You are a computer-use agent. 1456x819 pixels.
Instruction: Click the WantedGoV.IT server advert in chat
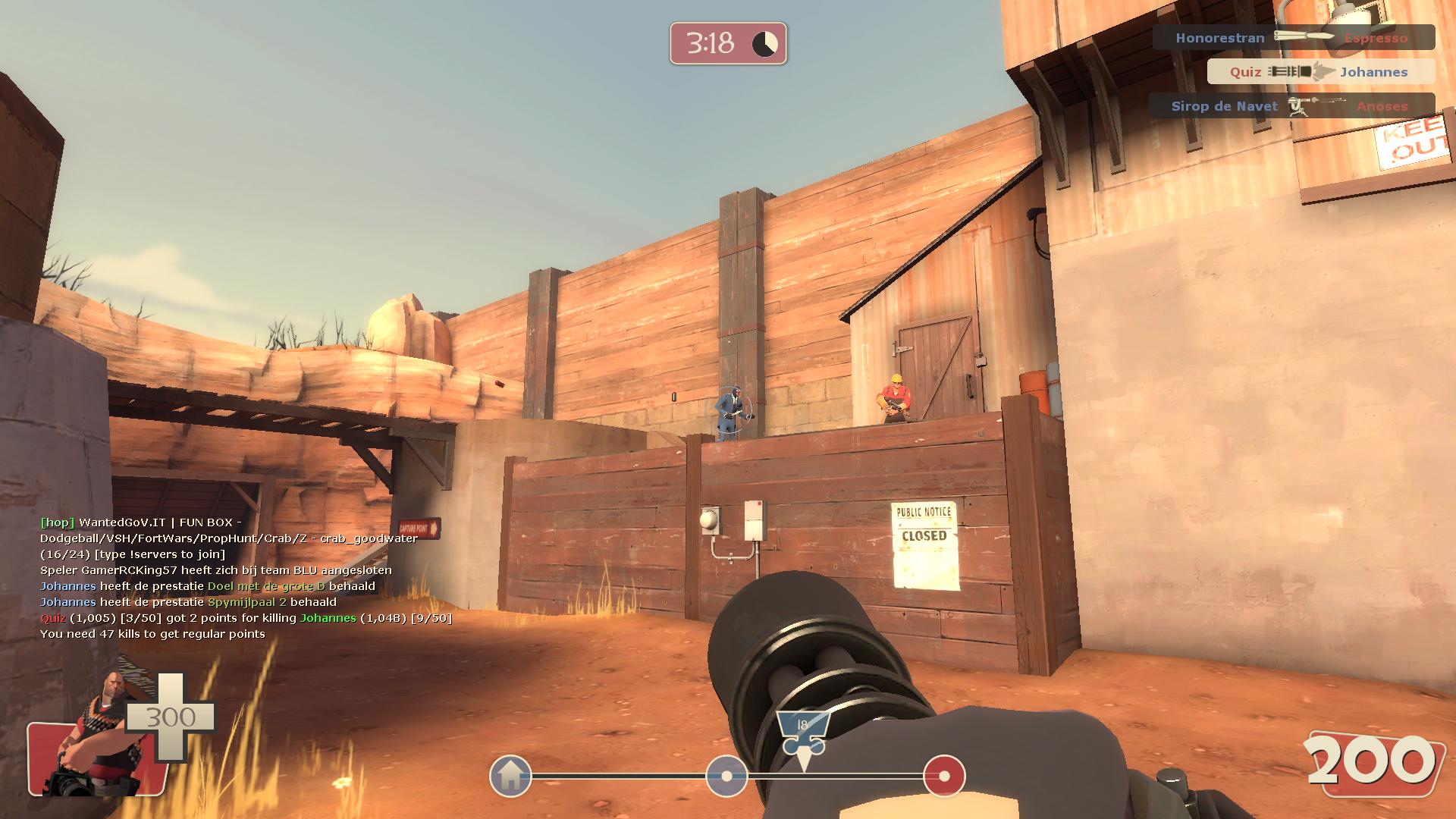[x=228, y=538]
